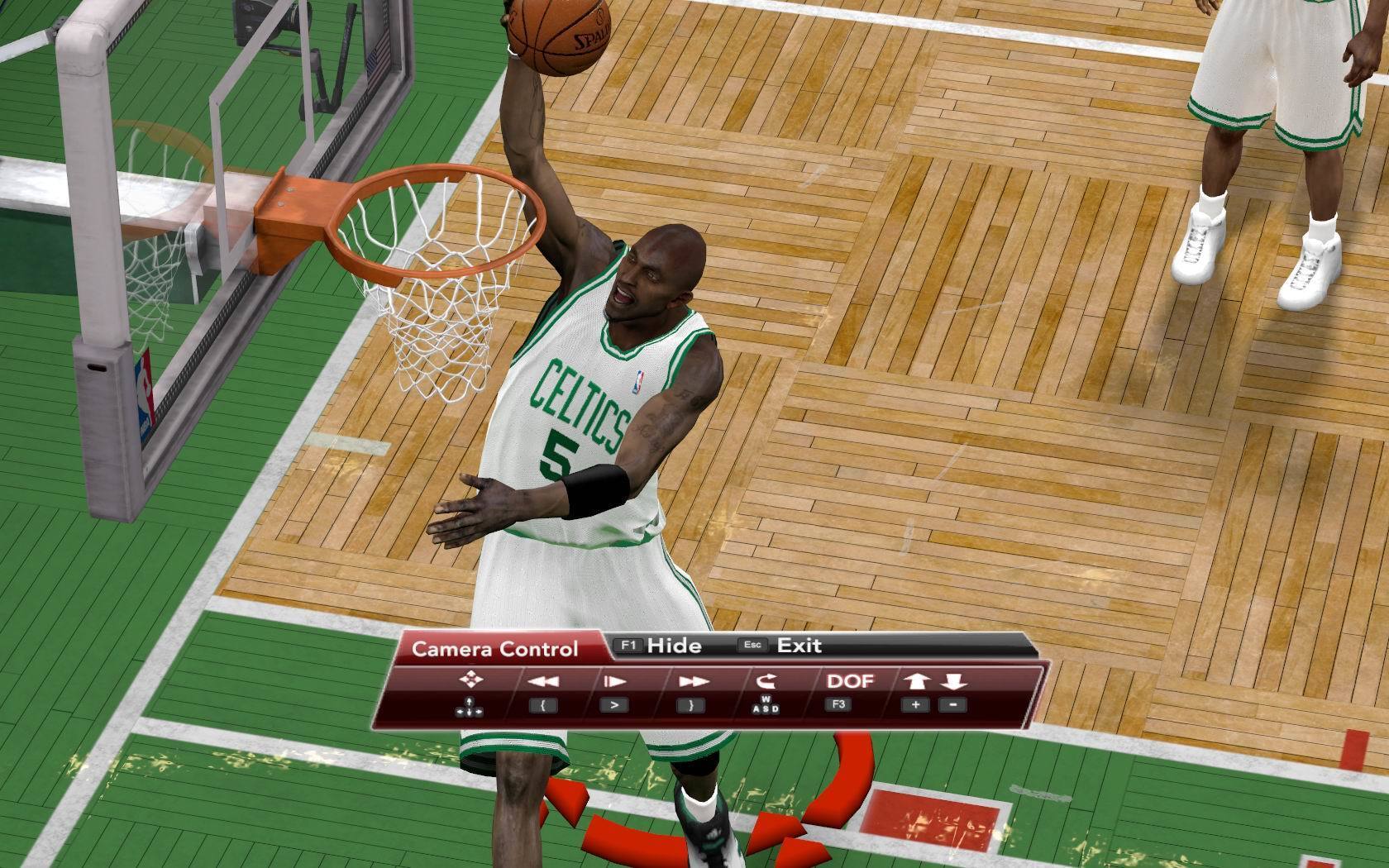Rewind the replay
This screenshot has width=1389, height=868.
coord(543,681)
